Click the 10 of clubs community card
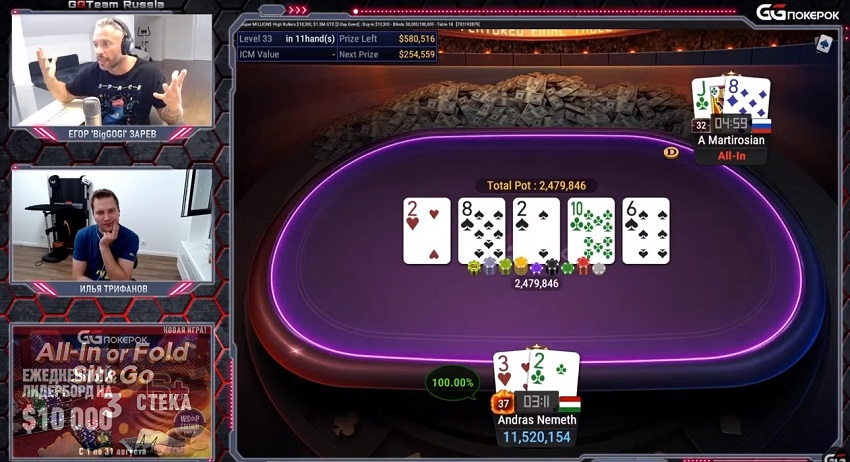The height and width of the screenshot is (462, 850). pyautogui.click(x=591, y=231)
